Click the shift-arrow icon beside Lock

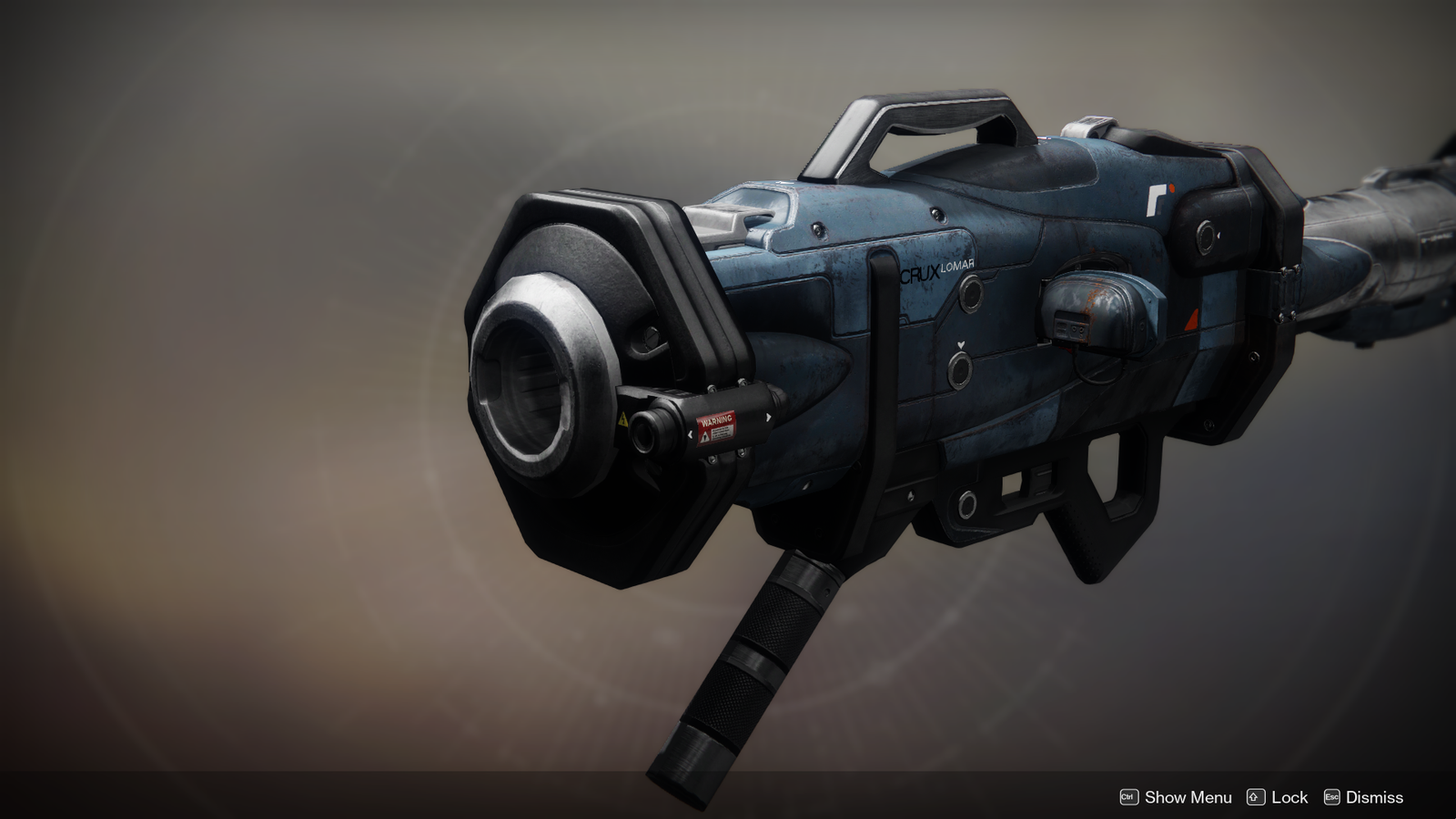click(1258, 797)
